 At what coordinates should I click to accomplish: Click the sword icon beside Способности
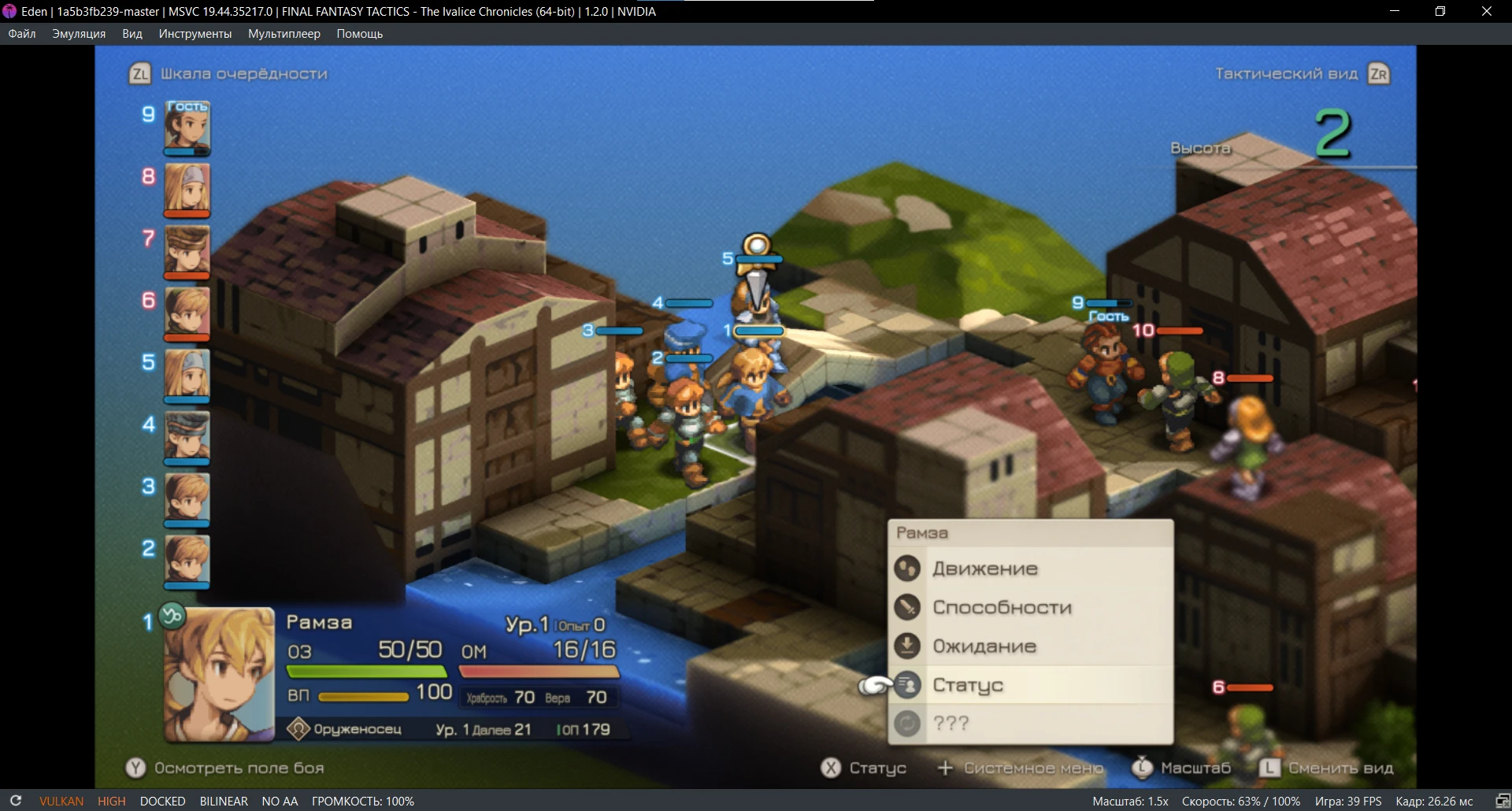[909, 606]
